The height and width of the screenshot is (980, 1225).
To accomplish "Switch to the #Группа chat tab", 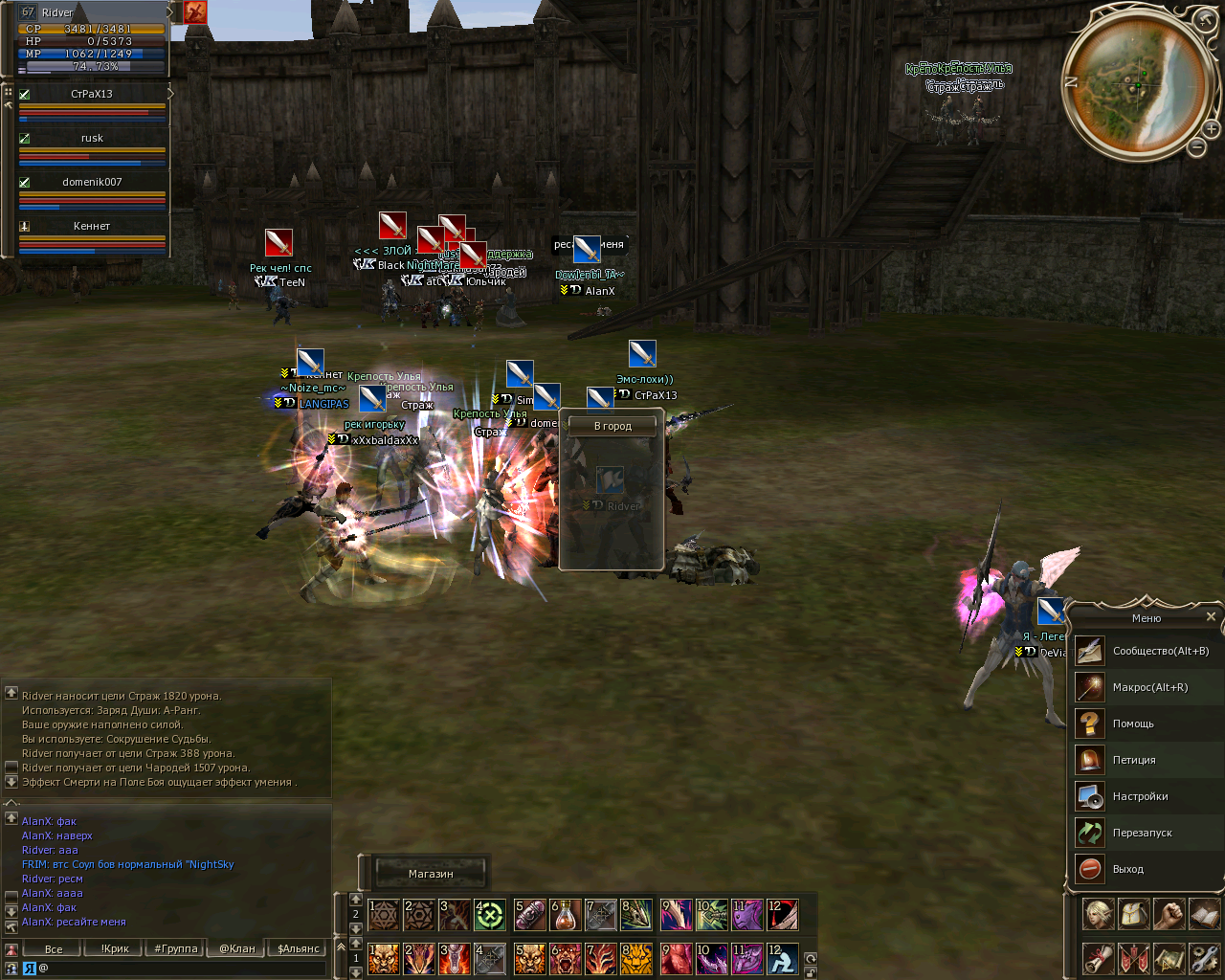I will click(x=176, y=948).
